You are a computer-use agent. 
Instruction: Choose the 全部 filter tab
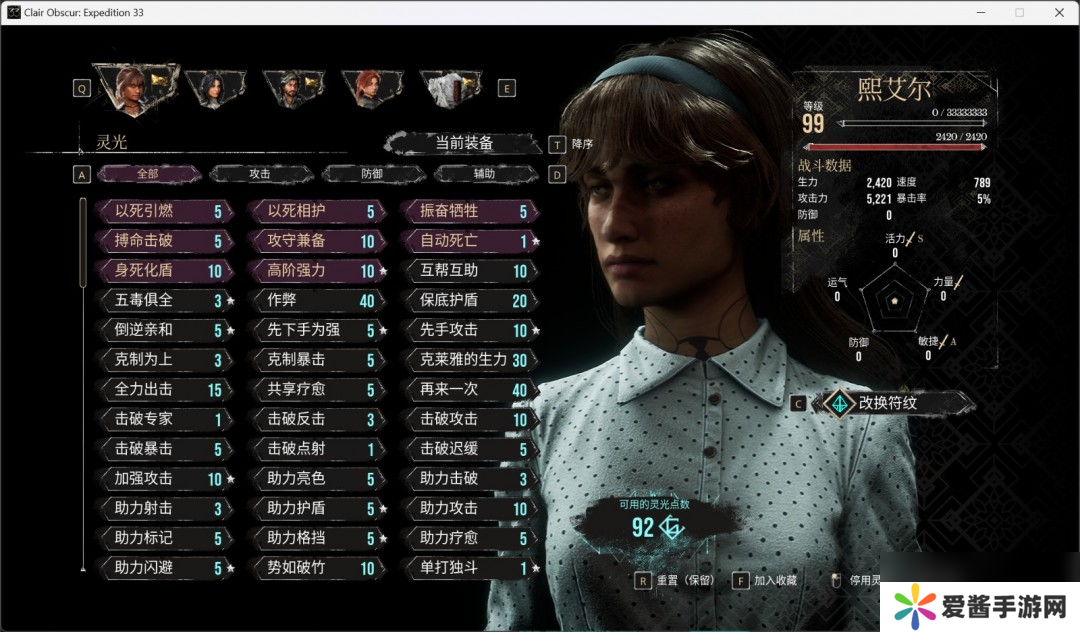click(x=148, y=174)
